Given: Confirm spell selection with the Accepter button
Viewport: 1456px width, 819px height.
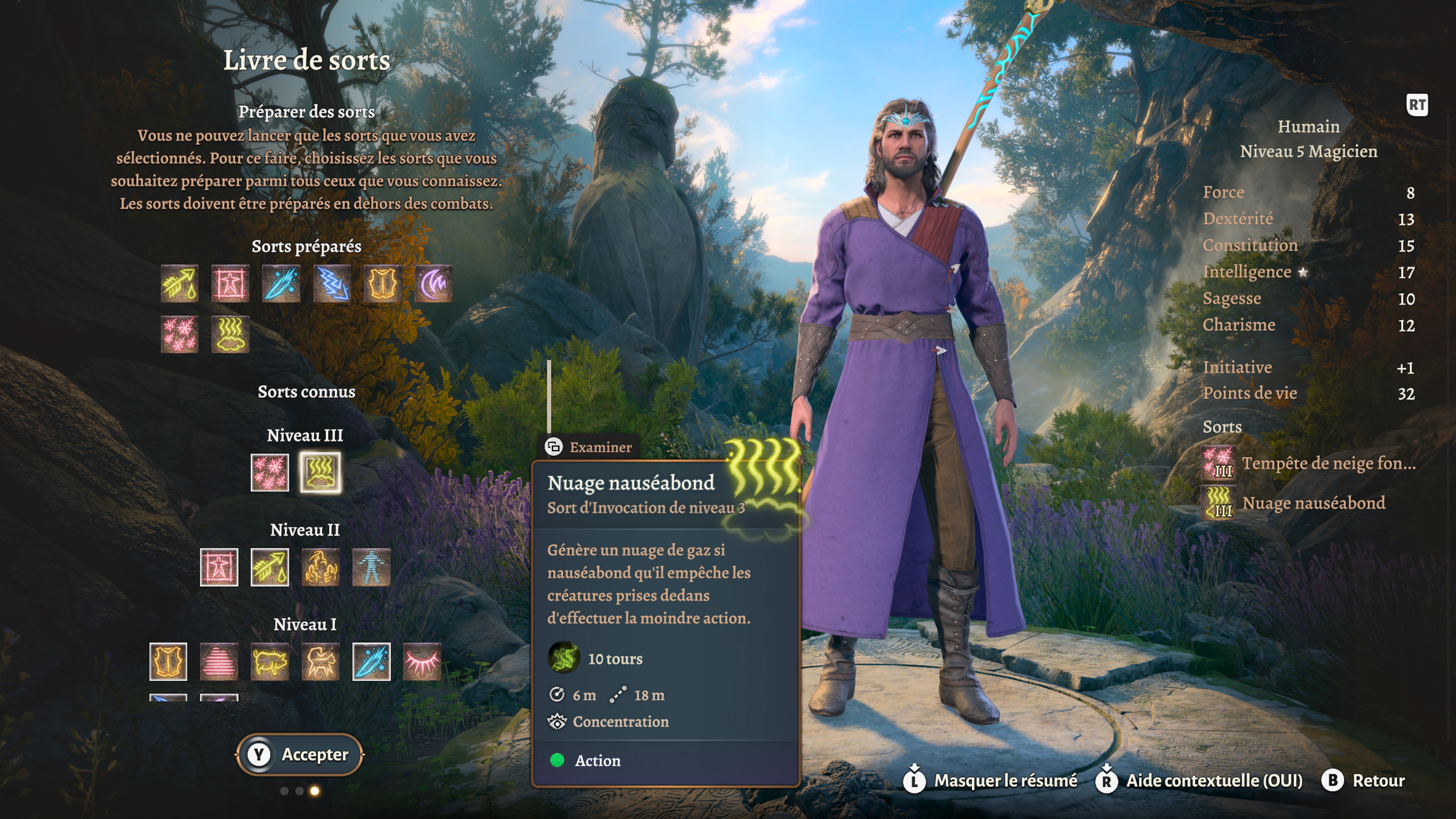Looking at the screenshot, I should (300, 755).
